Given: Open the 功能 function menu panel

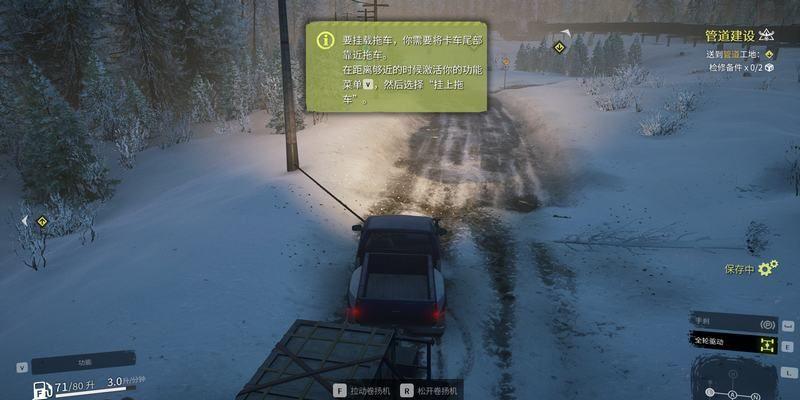Looking at the screenshot, I should (x=82, y=362).
